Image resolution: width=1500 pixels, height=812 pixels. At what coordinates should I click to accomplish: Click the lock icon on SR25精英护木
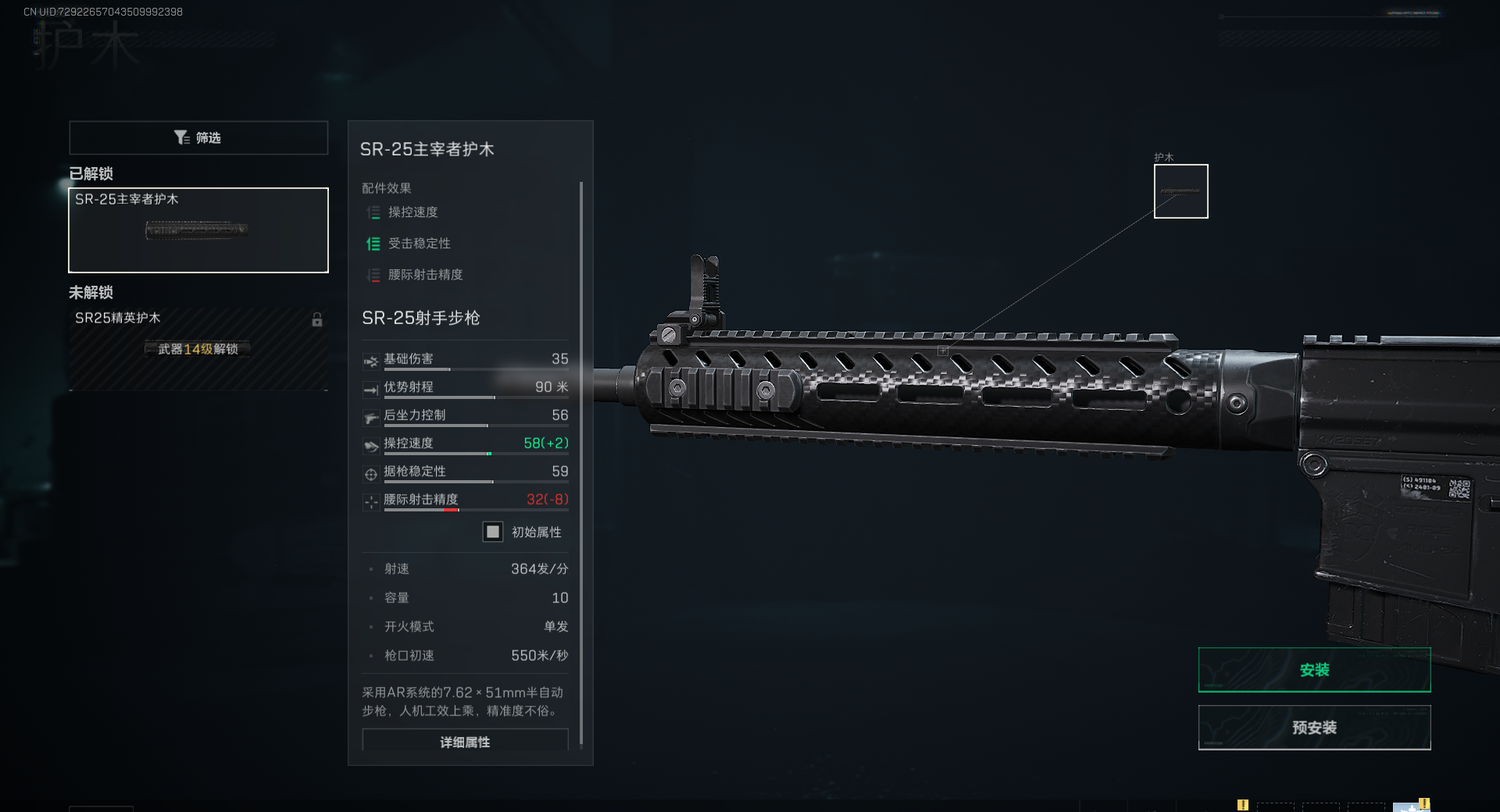[x=317, y=320]
